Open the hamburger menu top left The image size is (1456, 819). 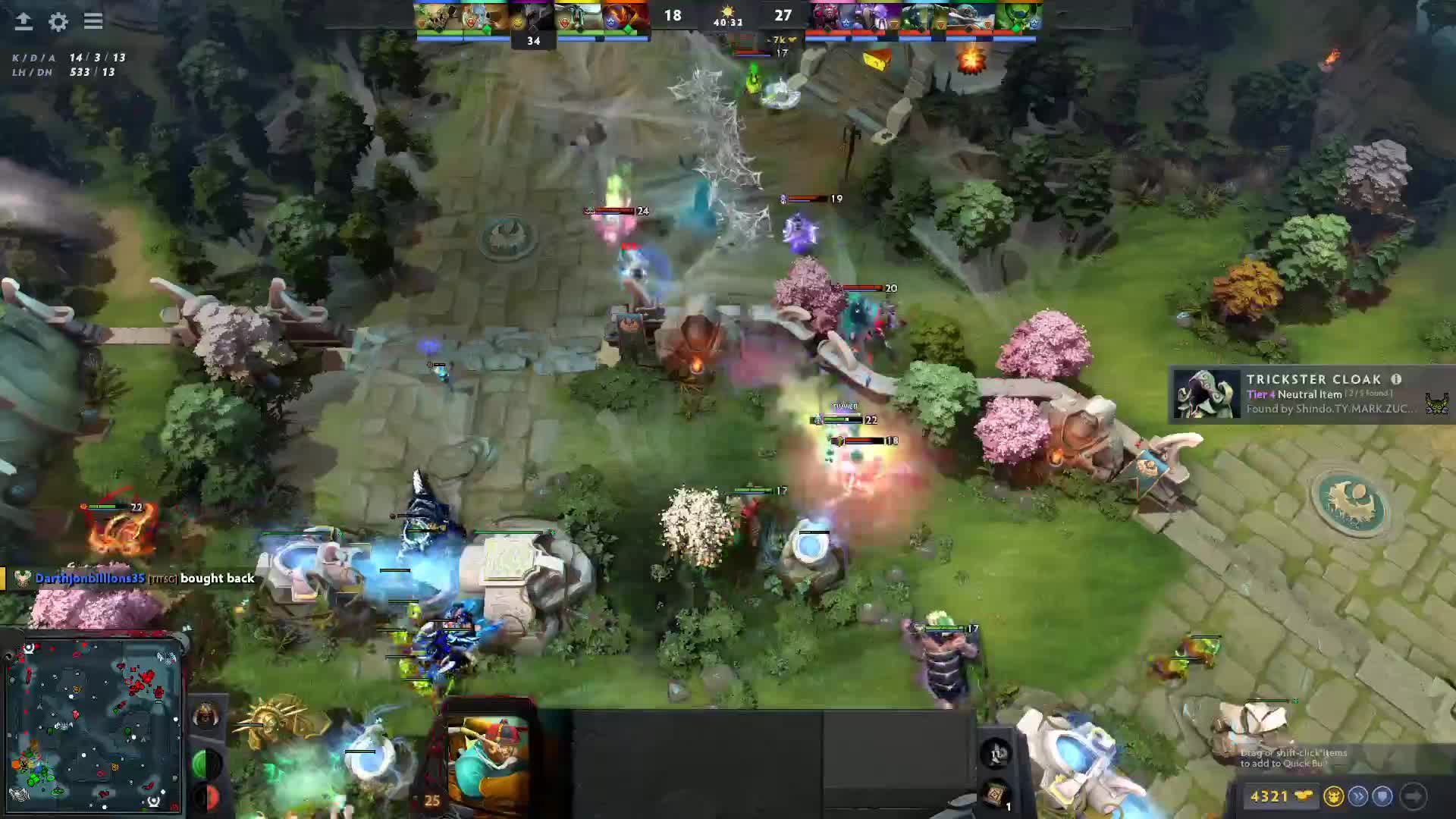tap(93, 21)
